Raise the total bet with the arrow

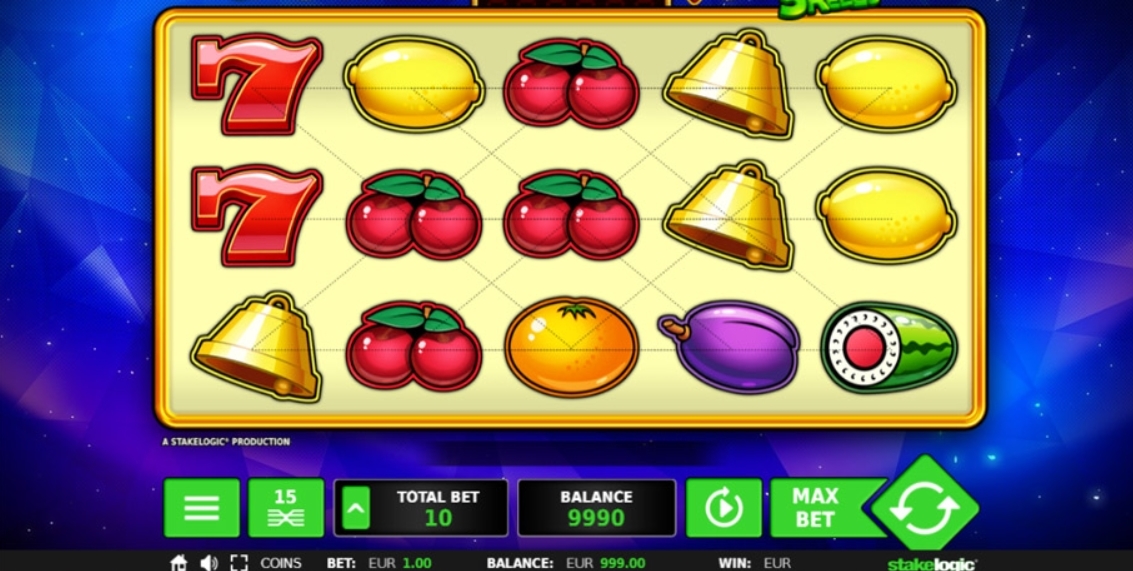[x=355, y=509]
